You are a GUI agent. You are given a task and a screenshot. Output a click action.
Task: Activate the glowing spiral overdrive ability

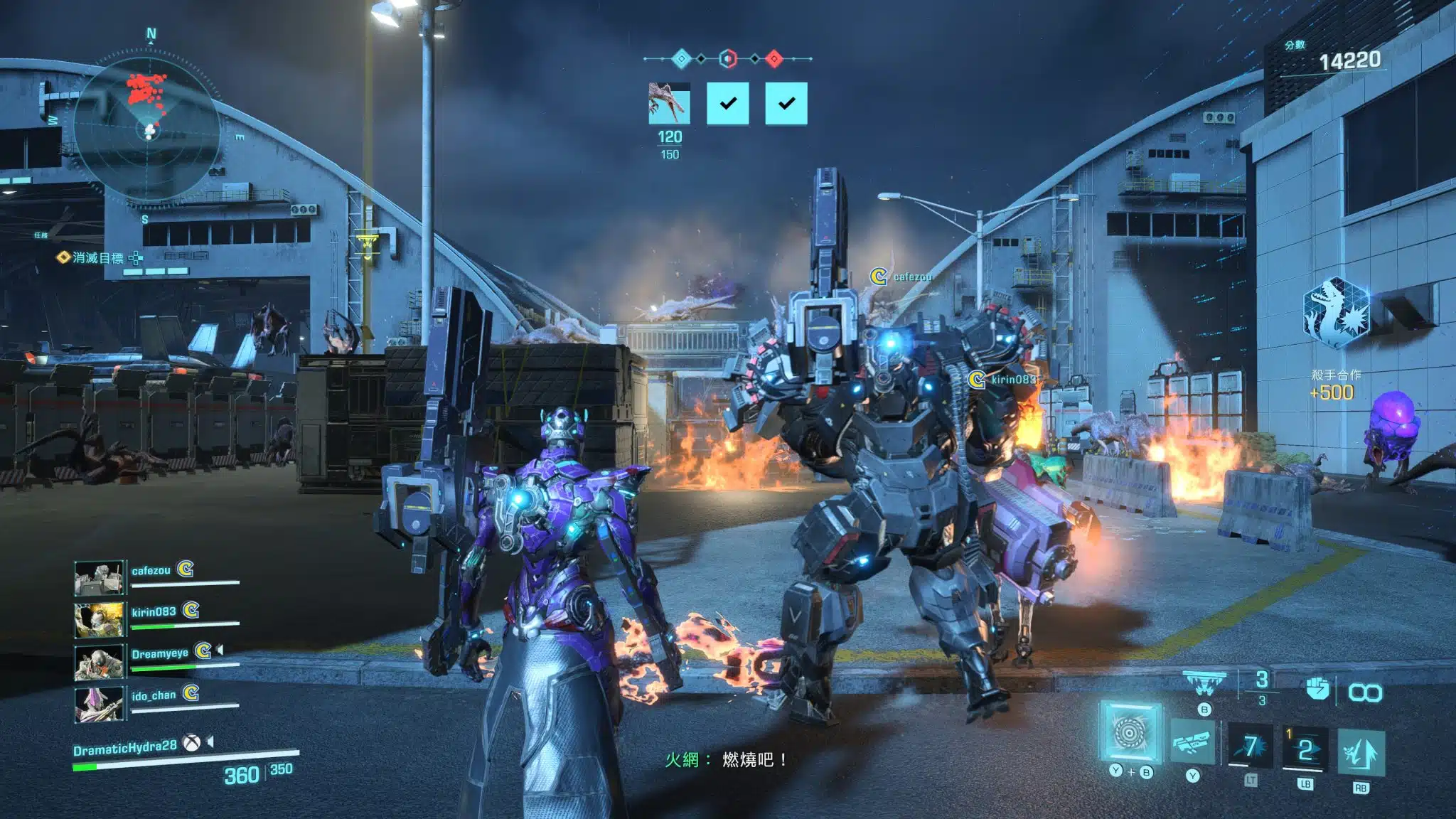pos(1130,732)
